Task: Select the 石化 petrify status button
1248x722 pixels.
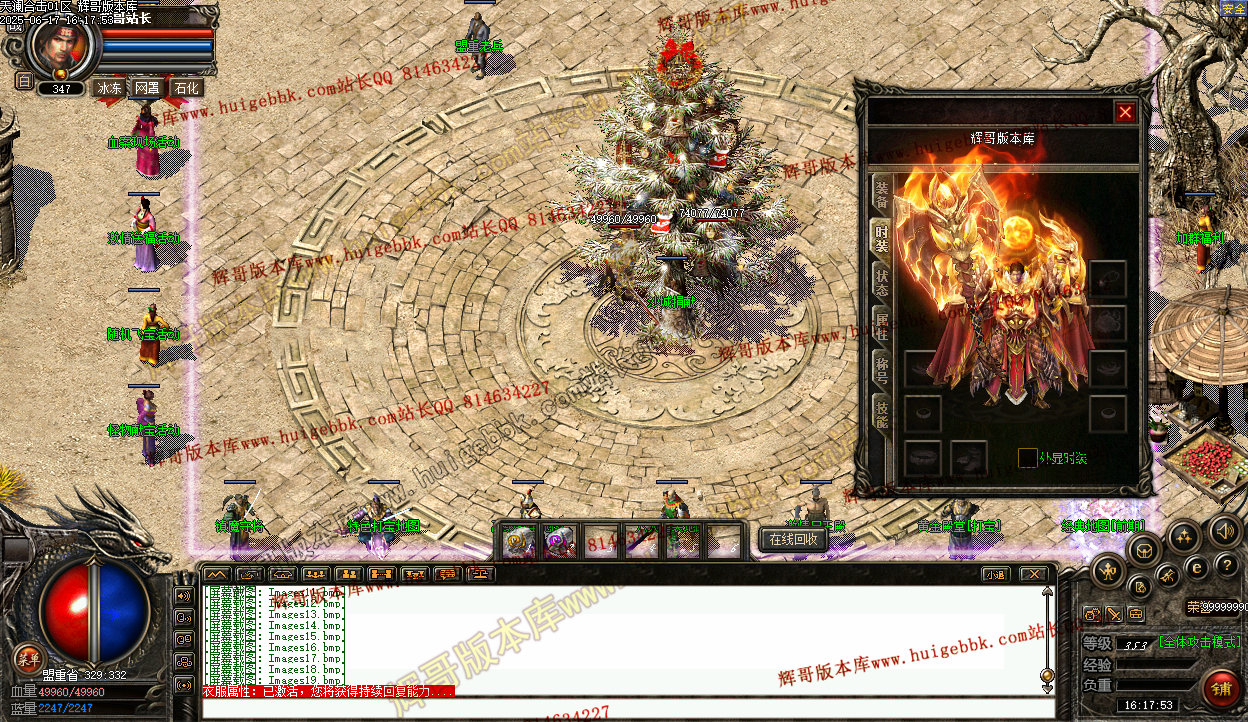Action: [x=186, y=88]
